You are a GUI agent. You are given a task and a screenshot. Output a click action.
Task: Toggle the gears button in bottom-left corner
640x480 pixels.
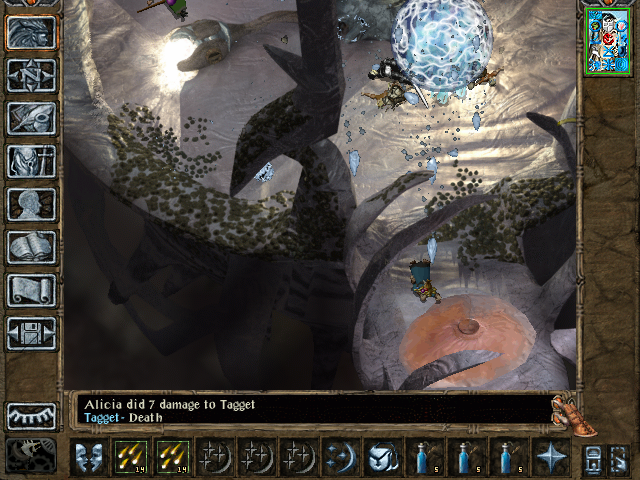[x=31, y=455]
